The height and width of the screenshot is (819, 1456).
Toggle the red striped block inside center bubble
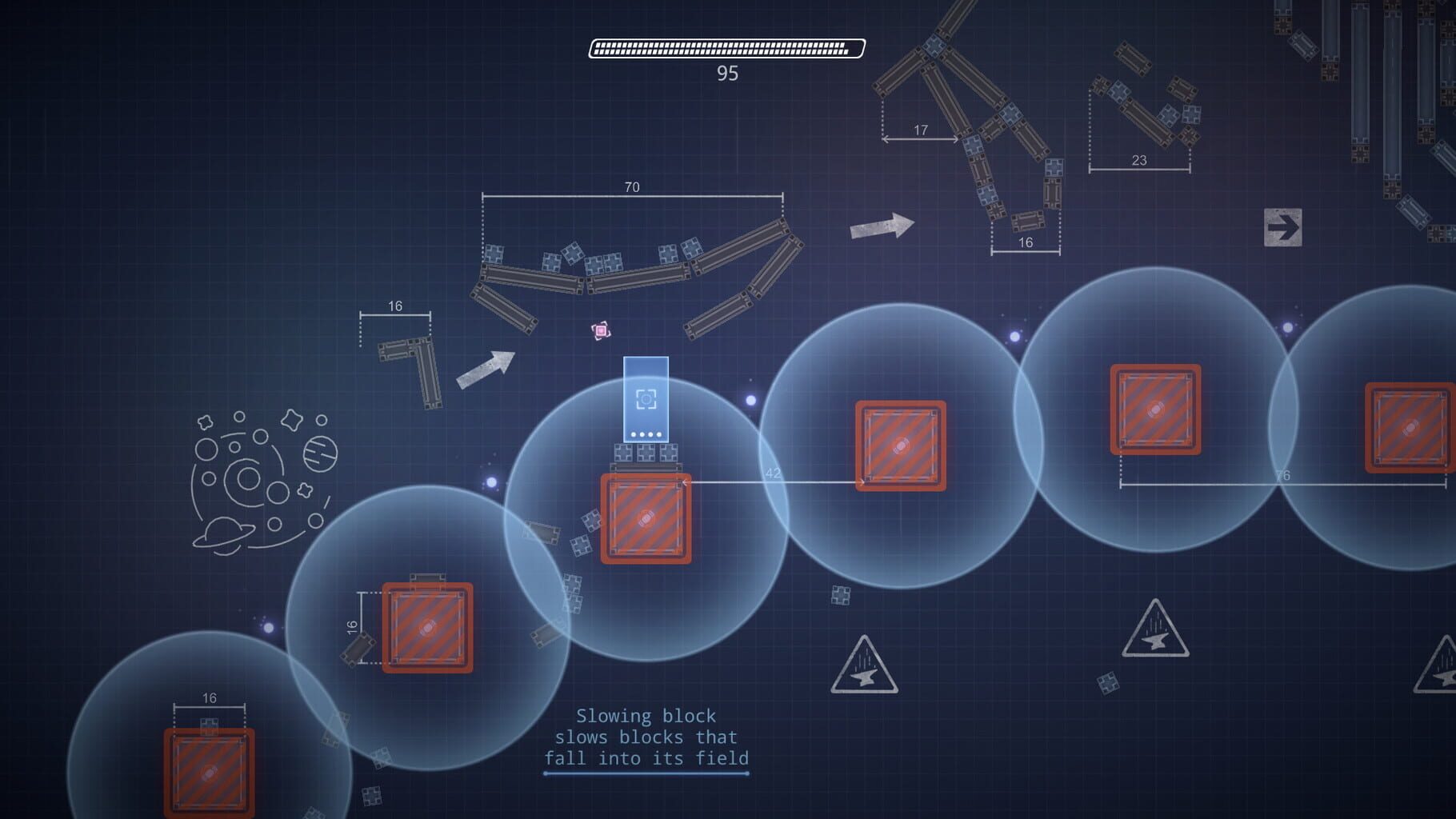pyautogui.click(x=648, y=517)
